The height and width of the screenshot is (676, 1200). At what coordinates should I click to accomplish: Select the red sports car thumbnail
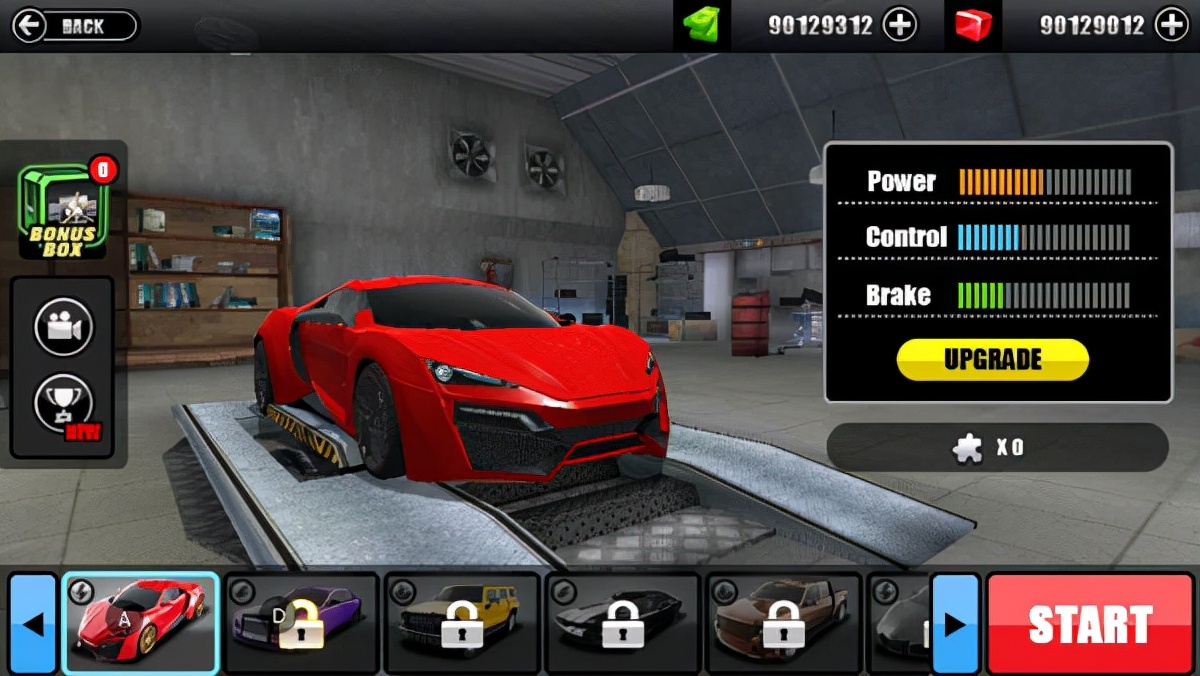coord(140,621)
